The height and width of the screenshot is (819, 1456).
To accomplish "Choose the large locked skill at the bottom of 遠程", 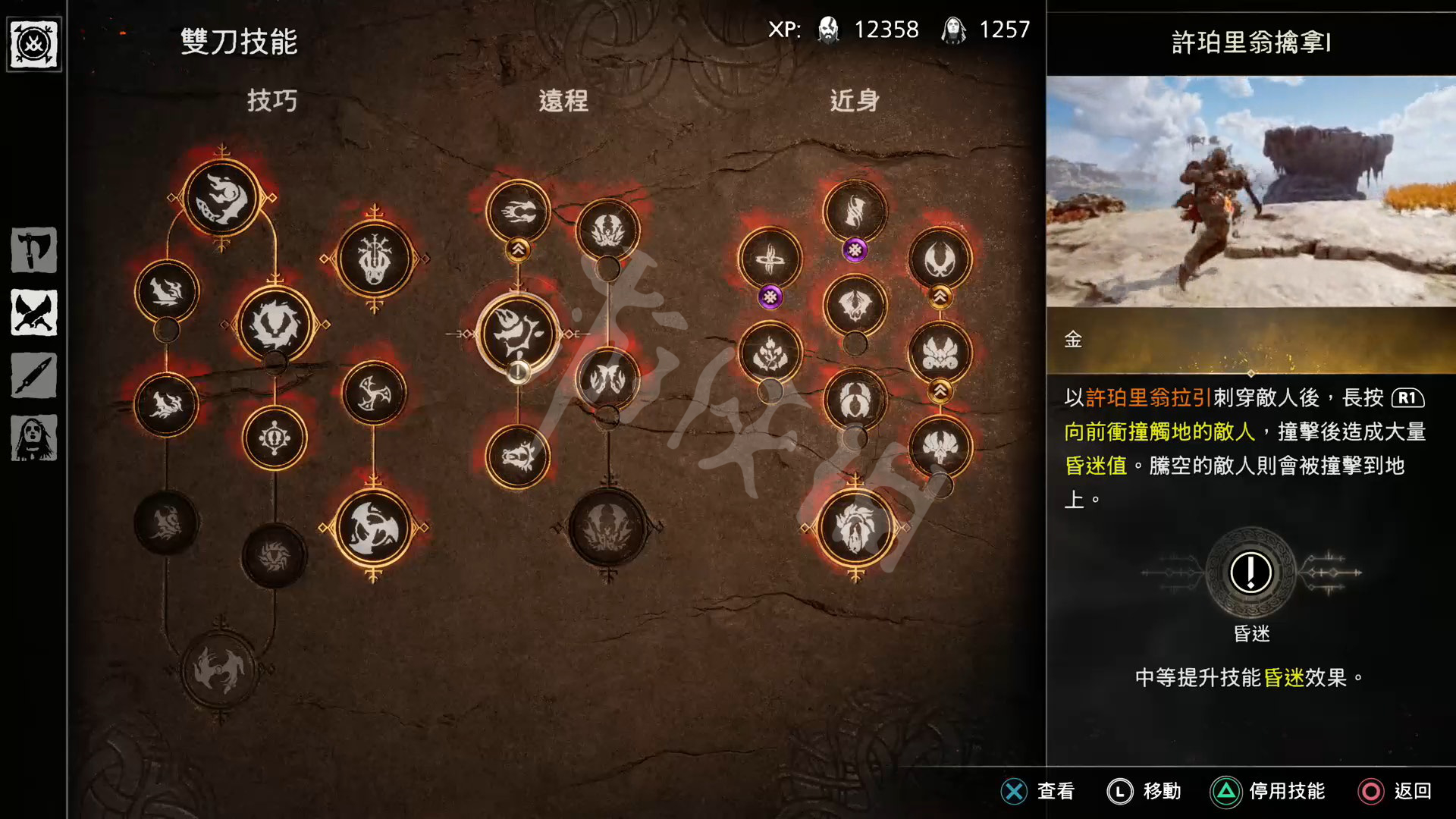I will point(607,527).
